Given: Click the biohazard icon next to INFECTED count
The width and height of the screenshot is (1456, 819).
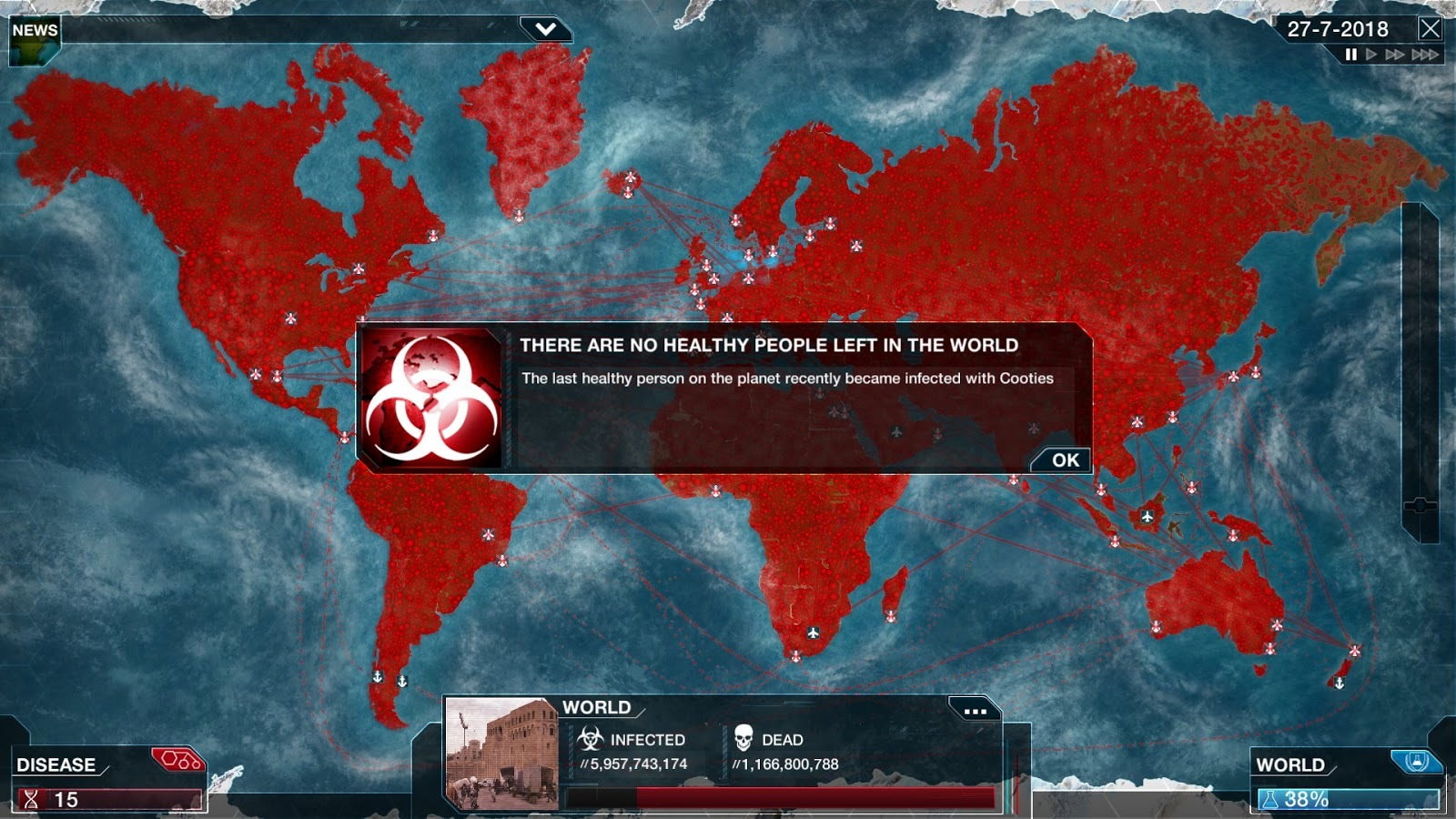Looking at the screenshot, I should point(591,738).
